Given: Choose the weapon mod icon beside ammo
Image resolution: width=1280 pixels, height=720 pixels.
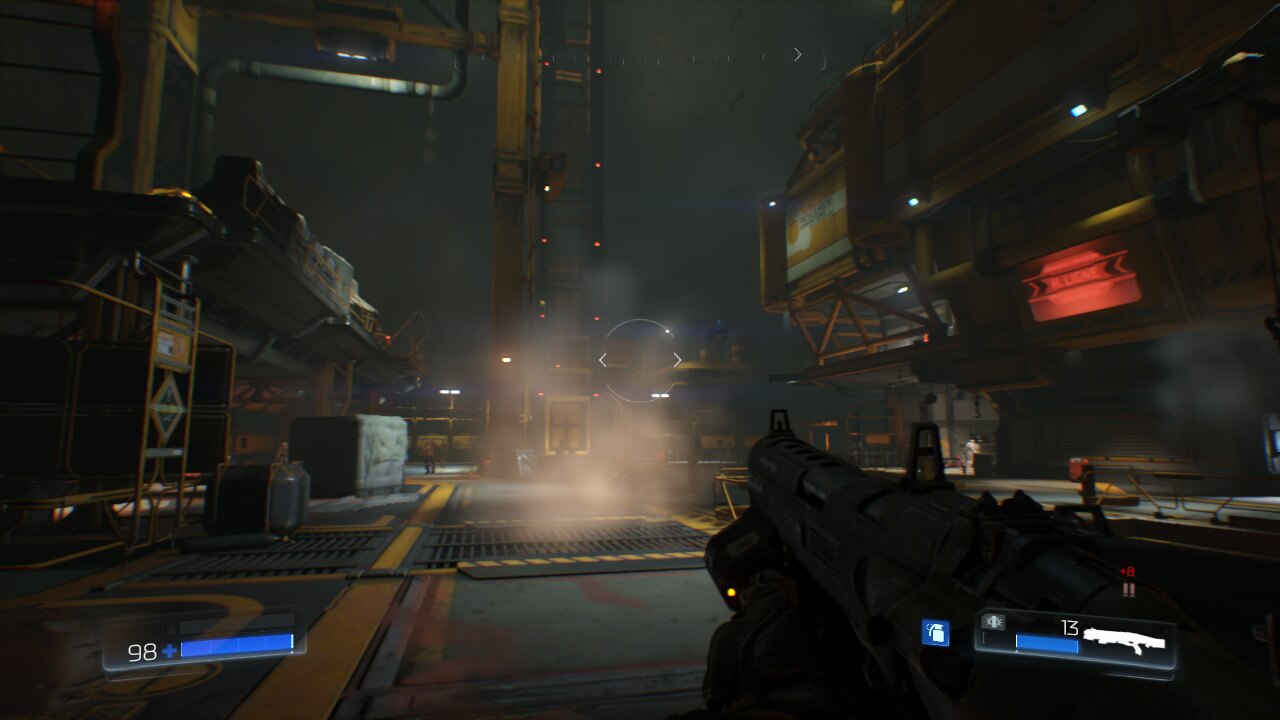Looking at the screenshot, I should 994,622.
